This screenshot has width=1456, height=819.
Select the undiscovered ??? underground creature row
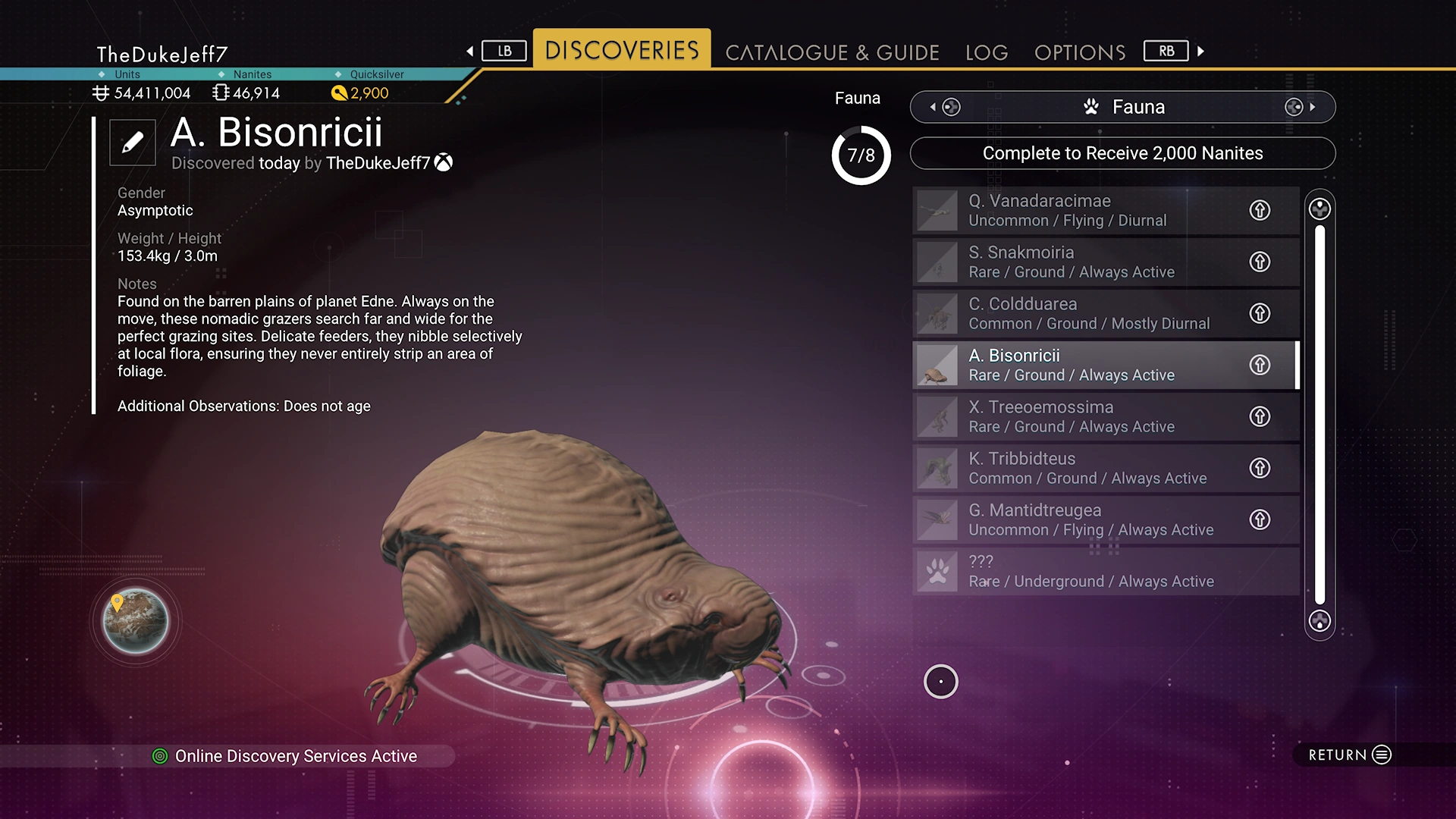[1077, 571]
